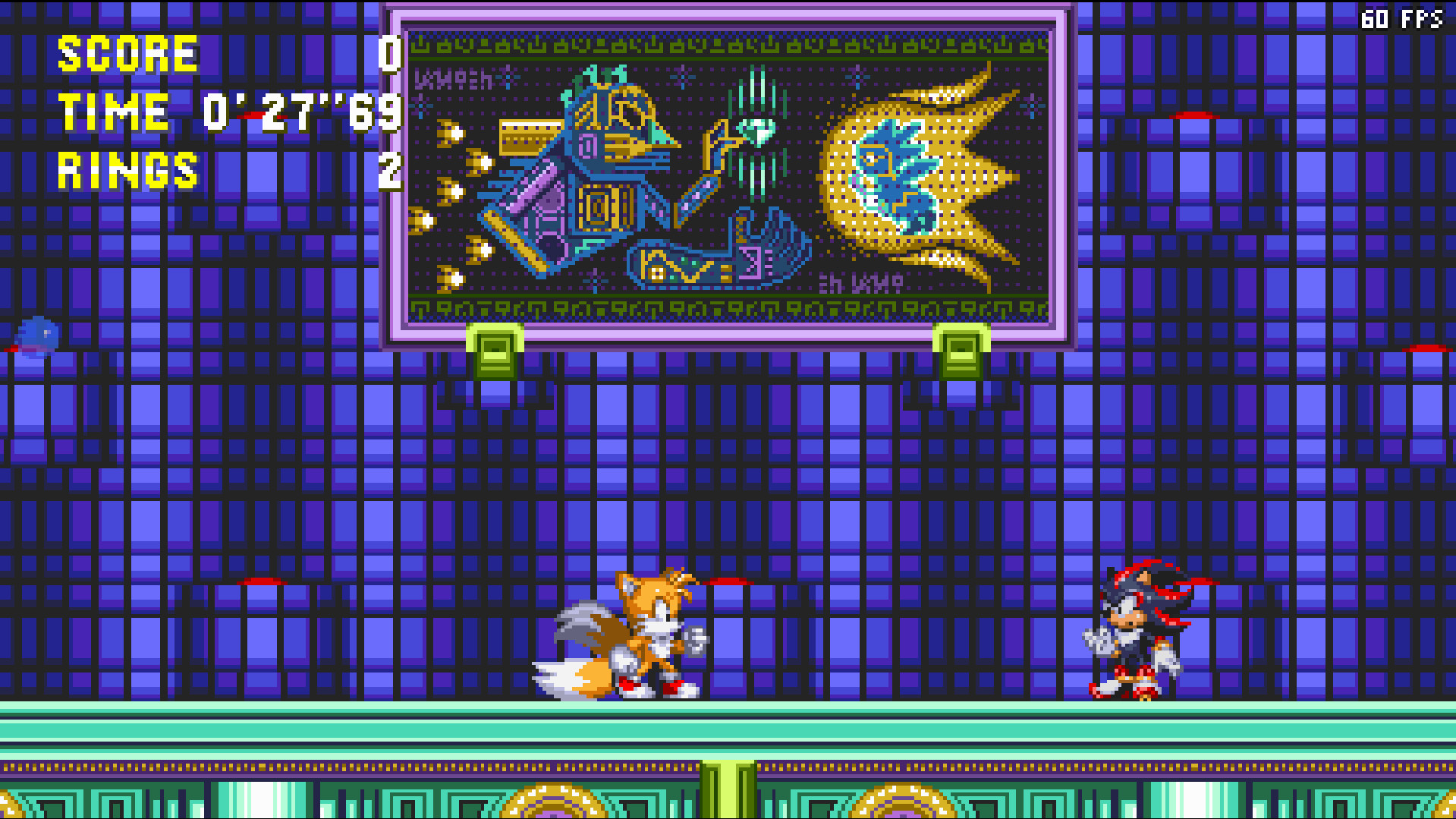Click the Super Sonic figure in the mural
Screen dimensions: 1456x819
pyautogui.click(x=895, y=175)
